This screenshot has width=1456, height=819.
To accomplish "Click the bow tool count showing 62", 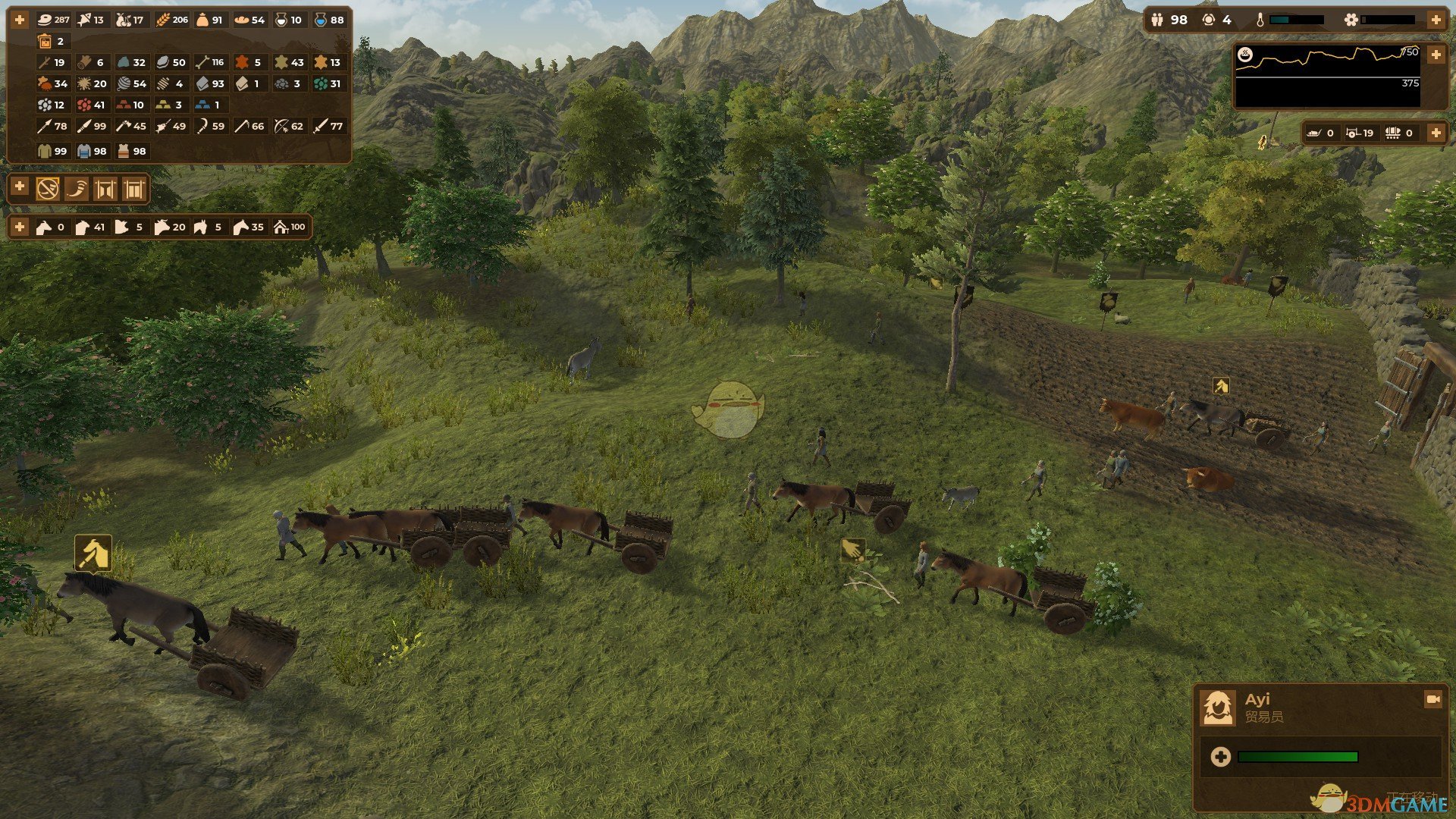I will tap(289, 126).
